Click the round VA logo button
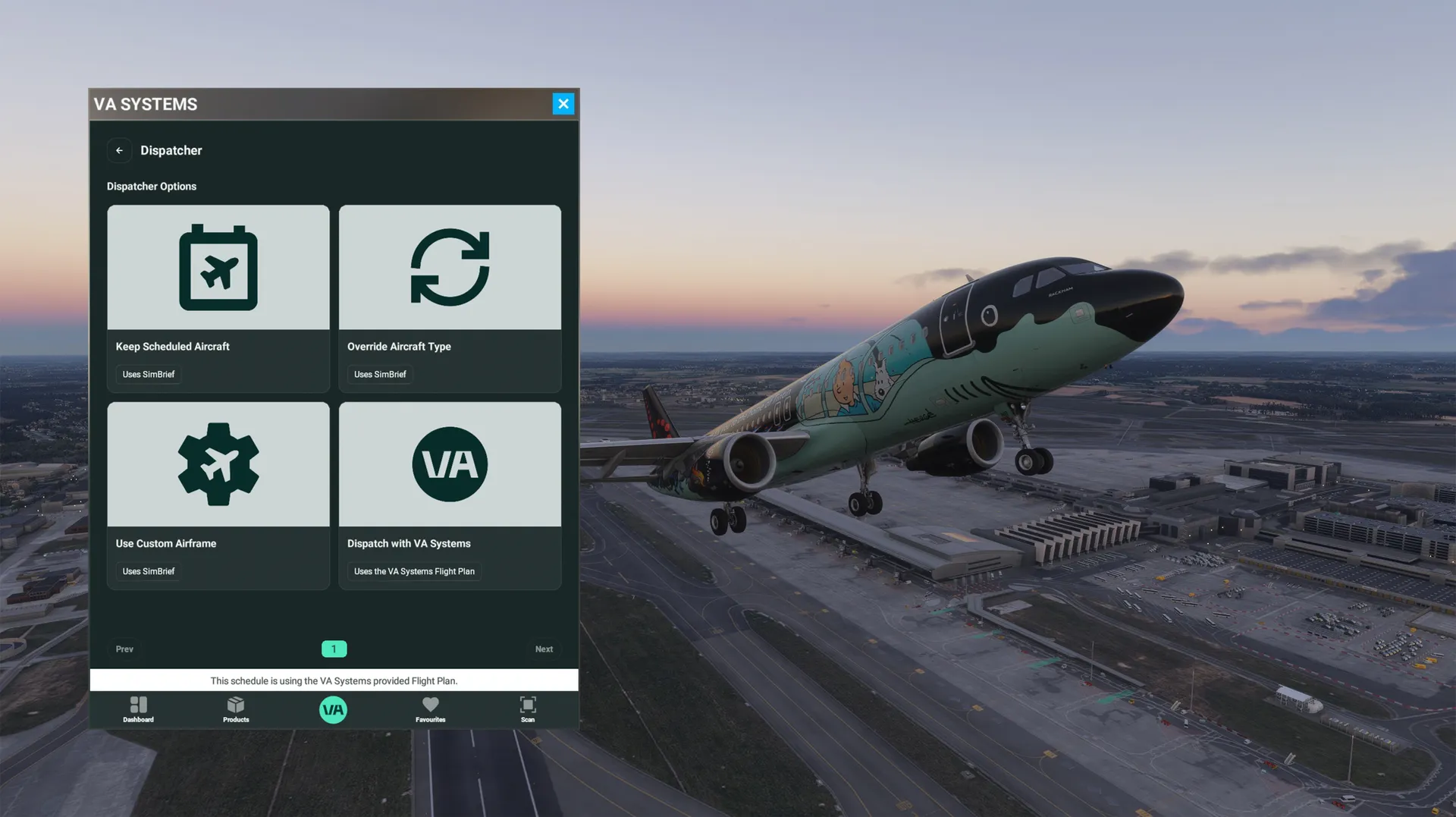 (333, 710)
